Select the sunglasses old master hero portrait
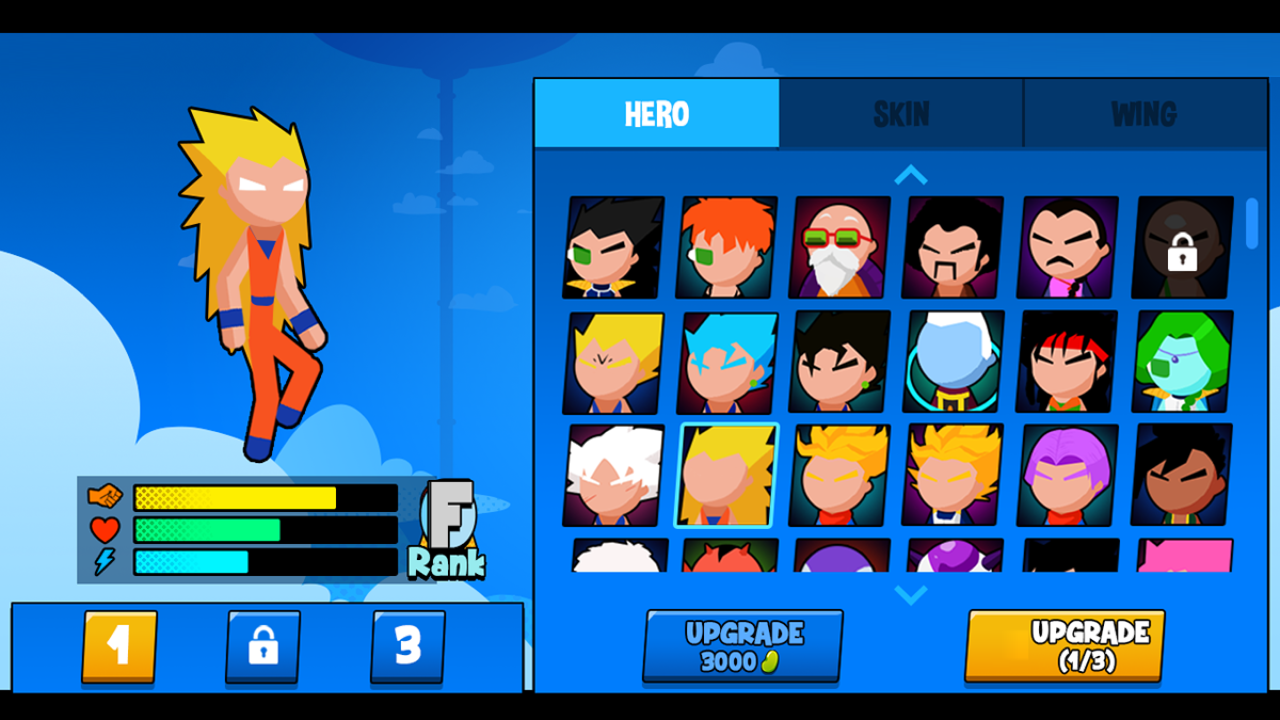 tap(841, 248)
